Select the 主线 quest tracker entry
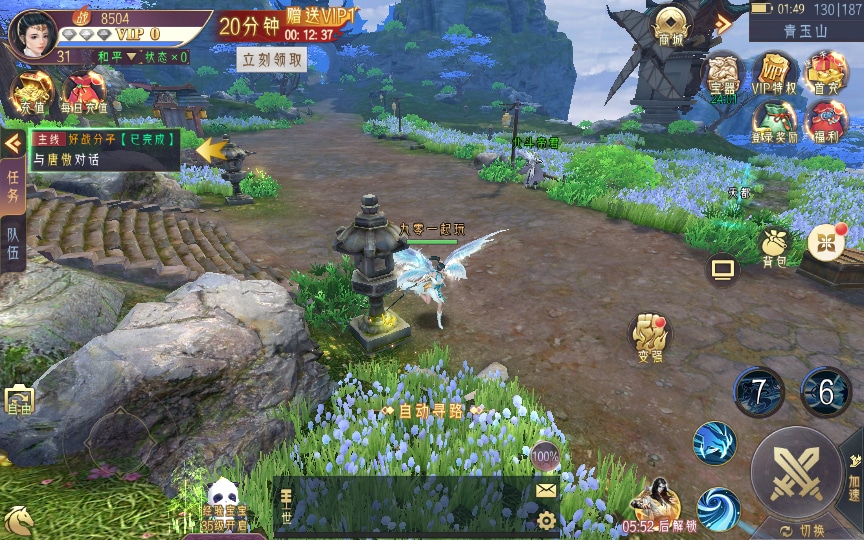The image size is (864, 540). coord(105,149)
